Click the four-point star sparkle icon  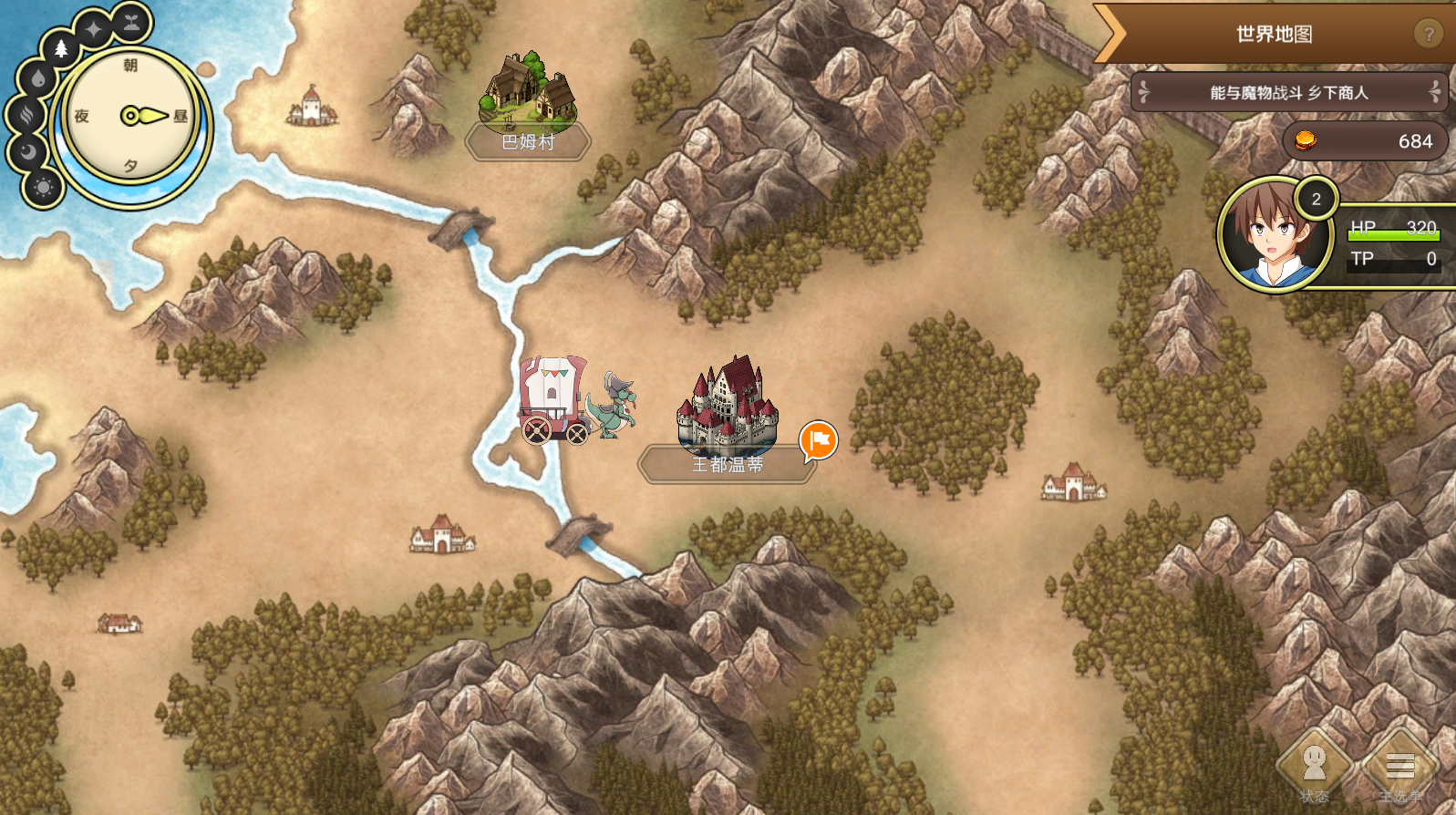(94, 29)
